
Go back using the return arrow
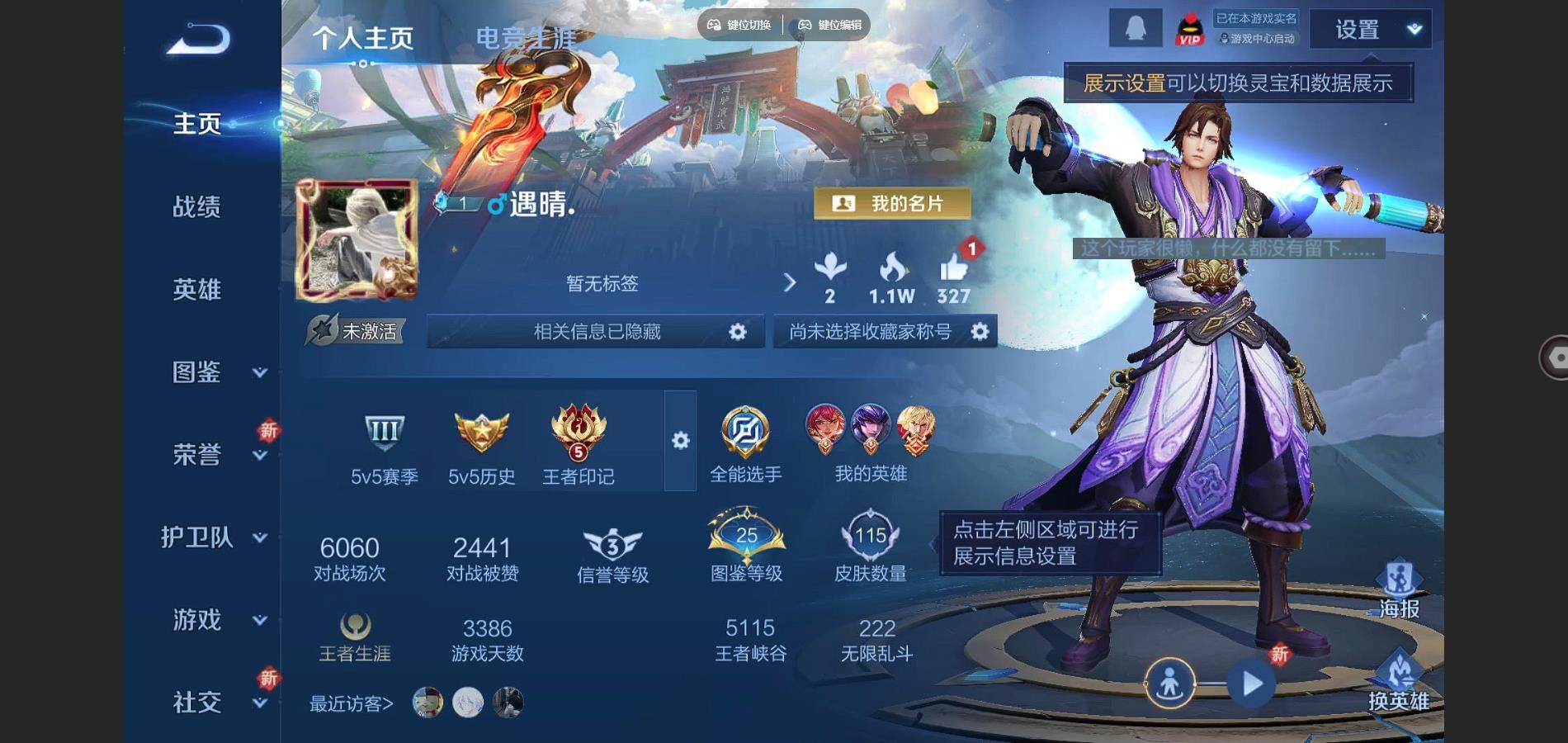coord(198,39)
